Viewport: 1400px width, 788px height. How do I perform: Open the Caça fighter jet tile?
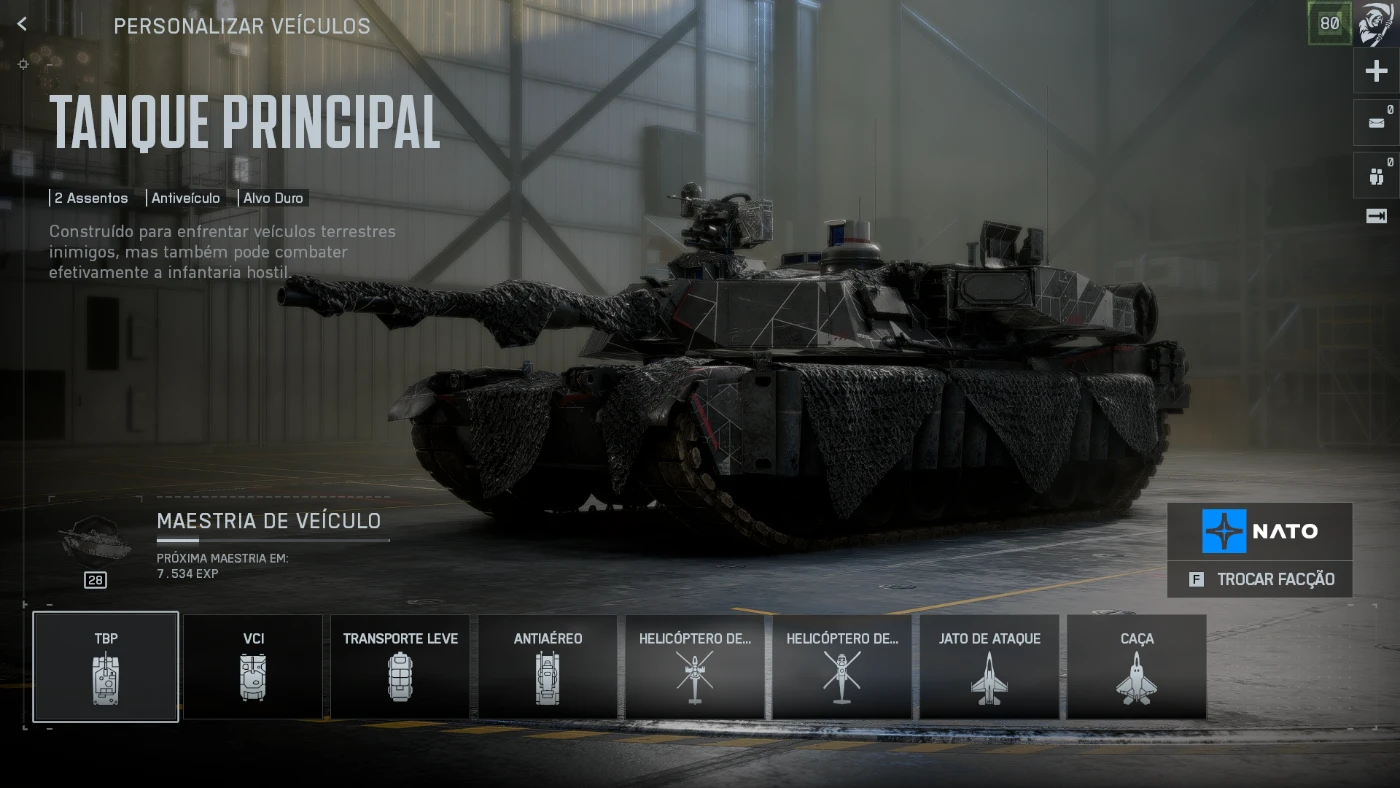point(1136,666)
